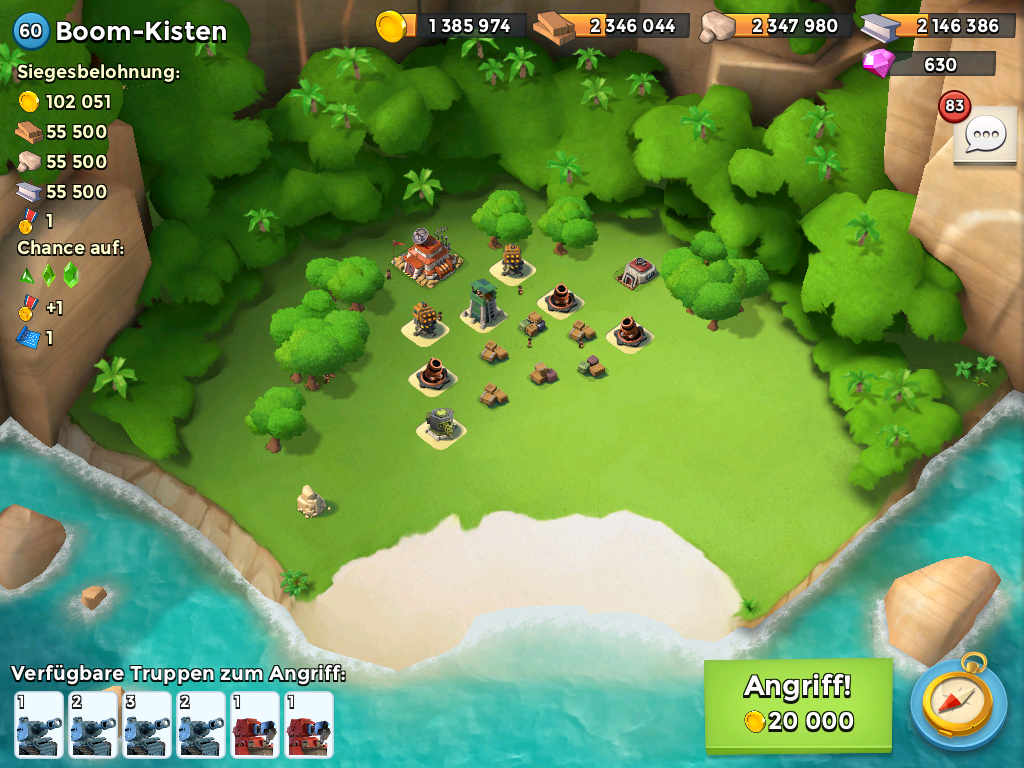Open the chat speech bubble
1024x768 pixels.
pyautogui.click(x=984, y=134)
